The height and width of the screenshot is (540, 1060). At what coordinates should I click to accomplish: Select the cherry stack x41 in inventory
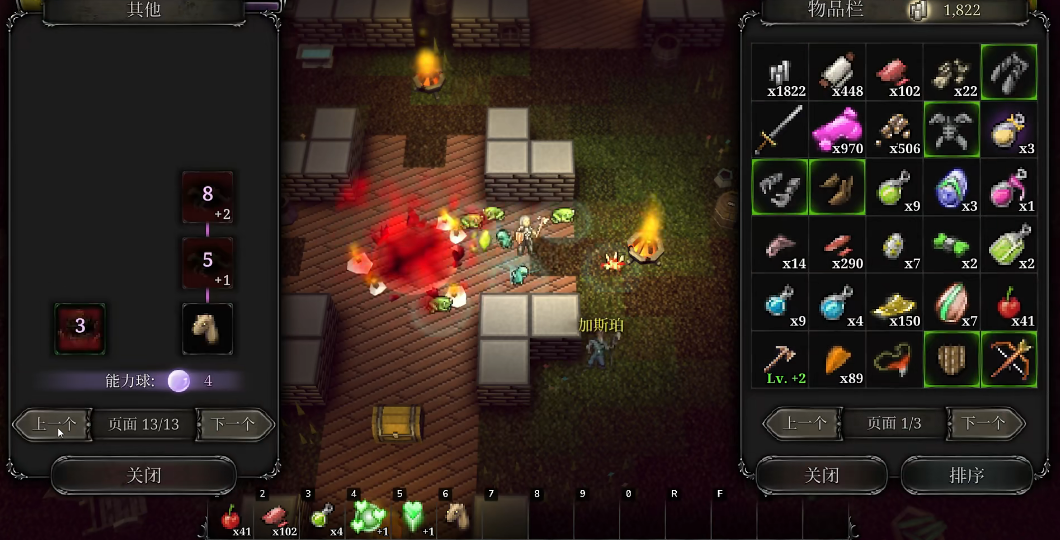pyautogui.click(x=1009, y=302)
